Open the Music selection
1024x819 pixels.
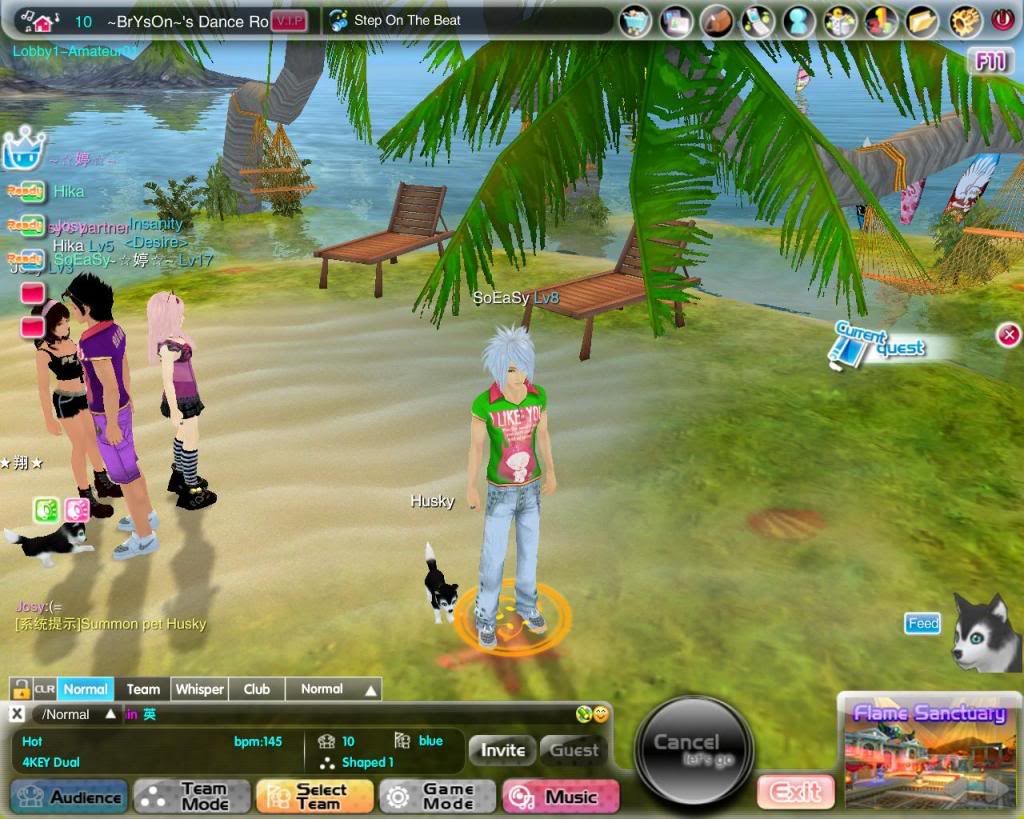point(562,797)
